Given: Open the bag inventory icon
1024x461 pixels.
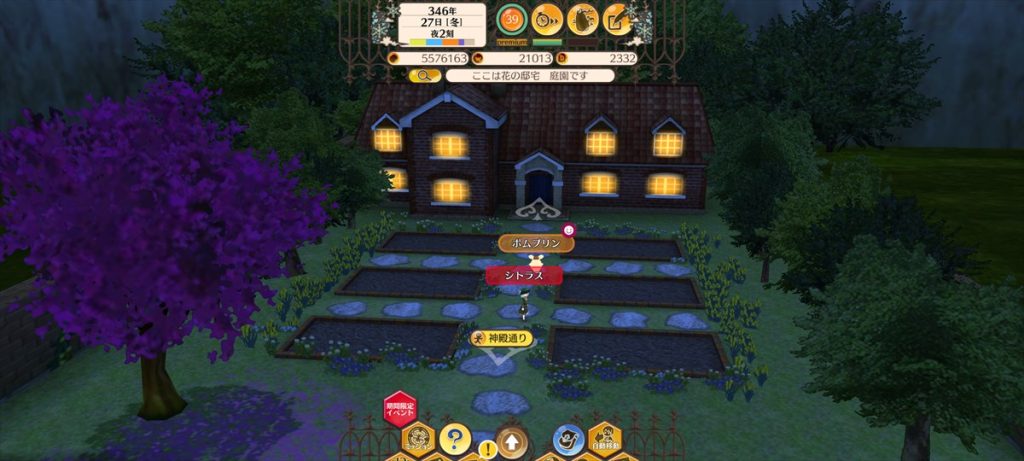Looking at the screenshot, I should 582,19.
